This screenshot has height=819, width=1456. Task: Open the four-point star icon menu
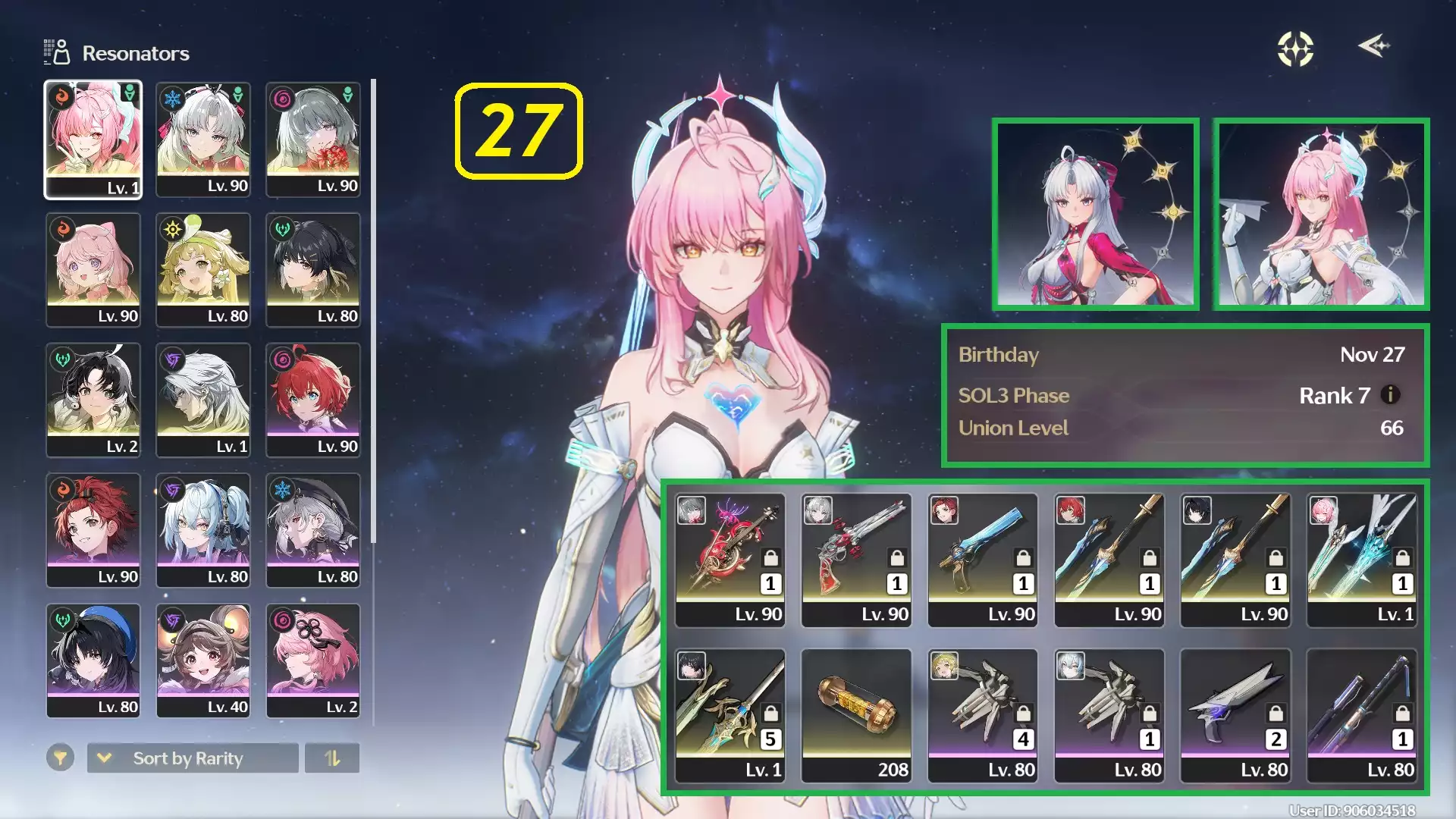(x=1295, y=49)
